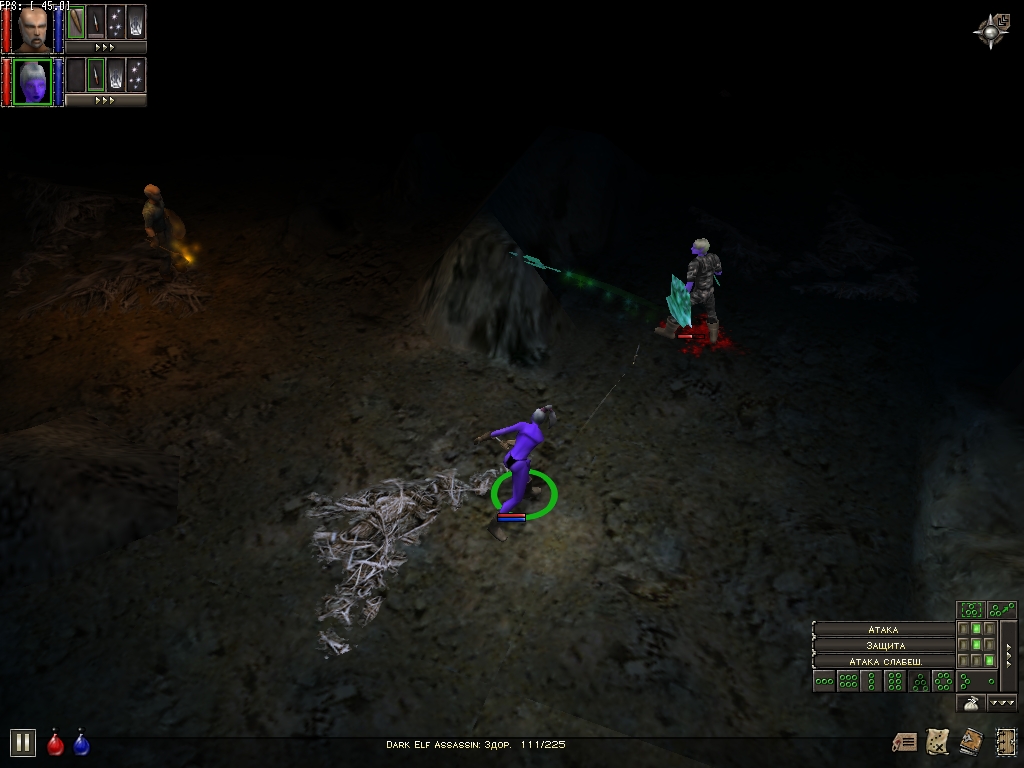Select the bearded bald character portrait
The width and height of the screenshot is (1024, 768).
pos(33,29)
